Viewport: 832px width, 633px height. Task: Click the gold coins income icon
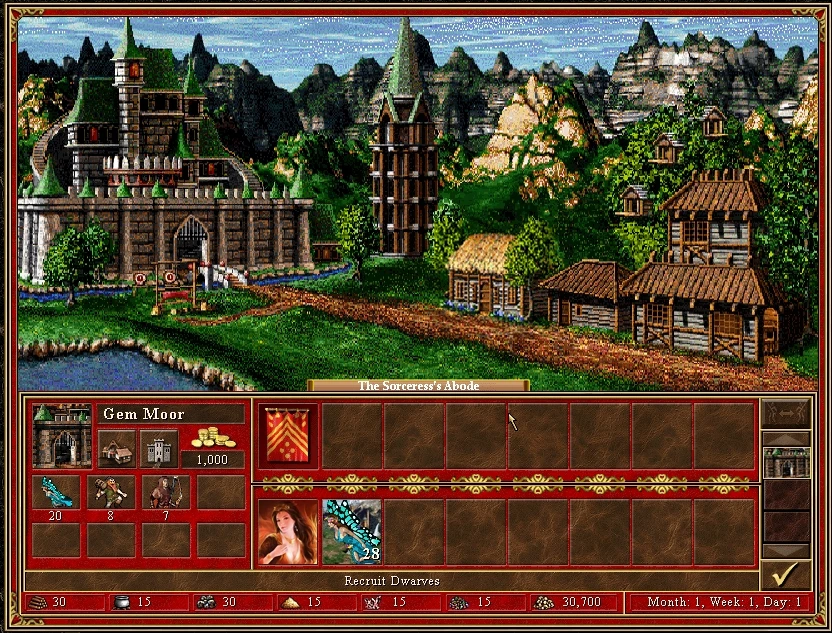(x=212, y=437)
